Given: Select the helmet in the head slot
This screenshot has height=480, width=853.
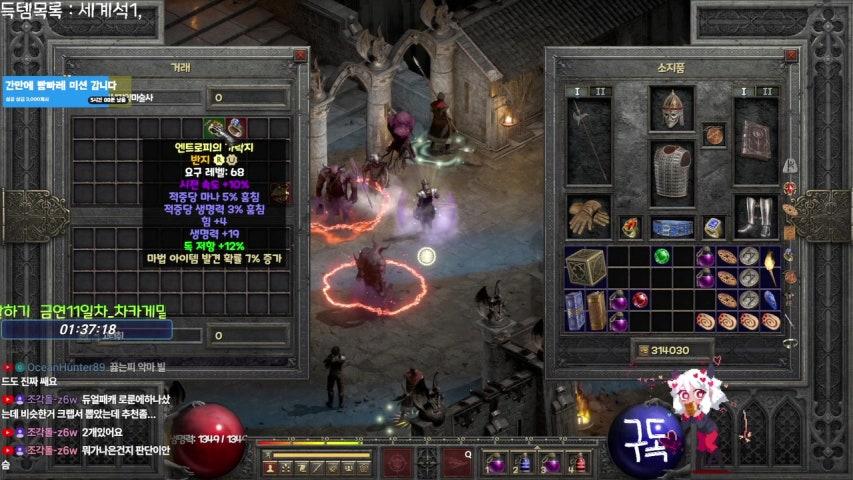Looking at the screenshot, I should pyautogui.click(x=671, y=108).
